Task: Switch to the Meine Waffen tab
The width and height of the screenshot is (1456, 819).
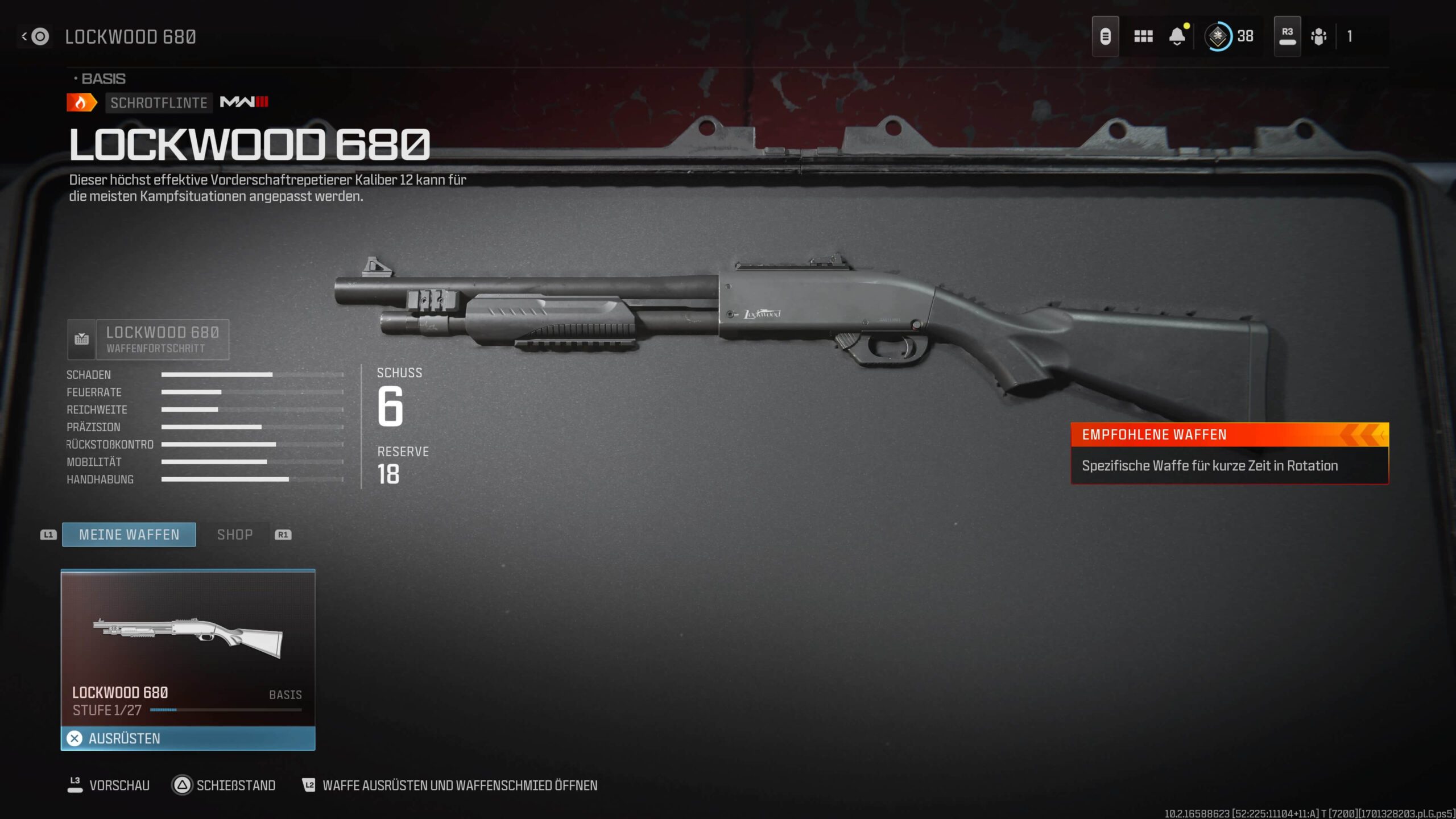Action: (x=129, y=535)
